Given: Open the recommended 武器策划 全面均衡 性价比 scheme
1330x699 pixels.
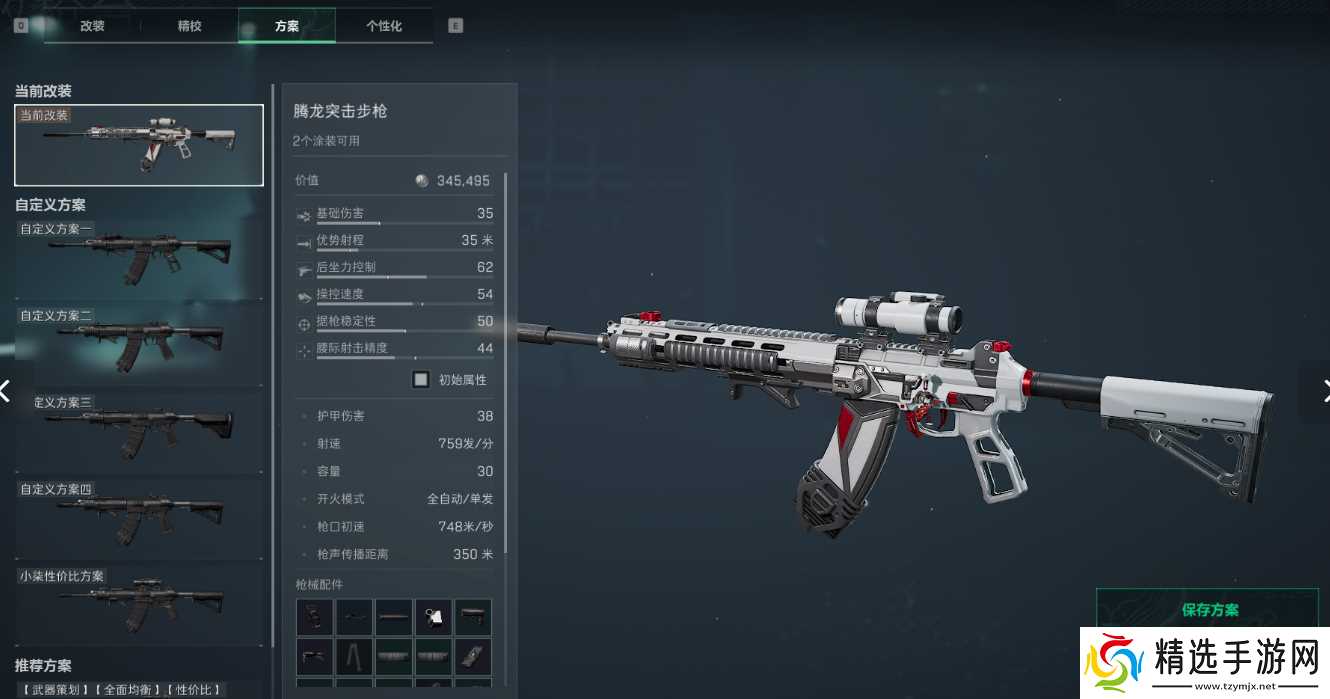Looking at the screenshot, I should coord(122,689).
